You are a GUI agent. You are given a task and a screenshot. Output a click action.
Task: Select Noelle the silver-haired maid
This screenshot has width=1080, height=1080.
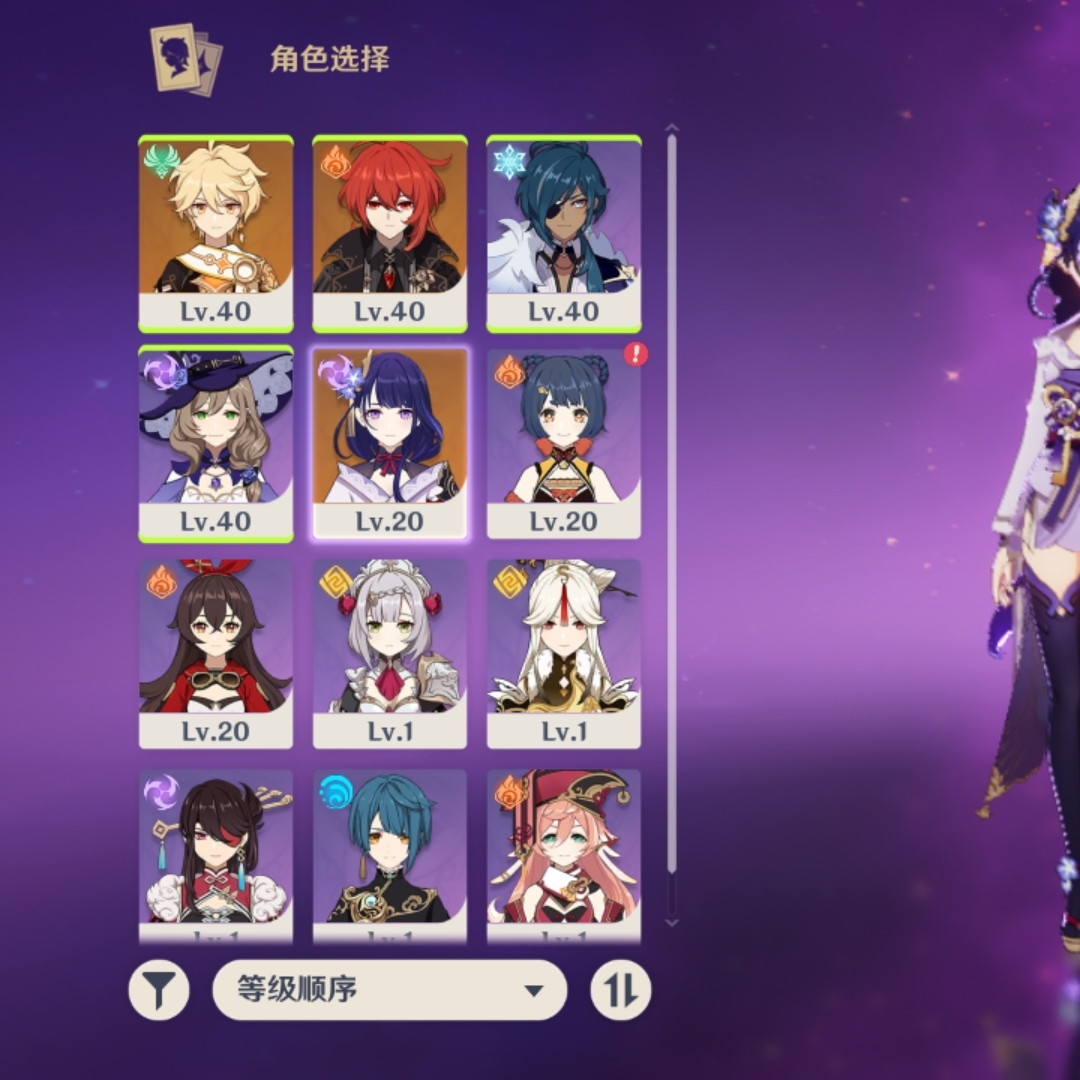pos(390,654)
